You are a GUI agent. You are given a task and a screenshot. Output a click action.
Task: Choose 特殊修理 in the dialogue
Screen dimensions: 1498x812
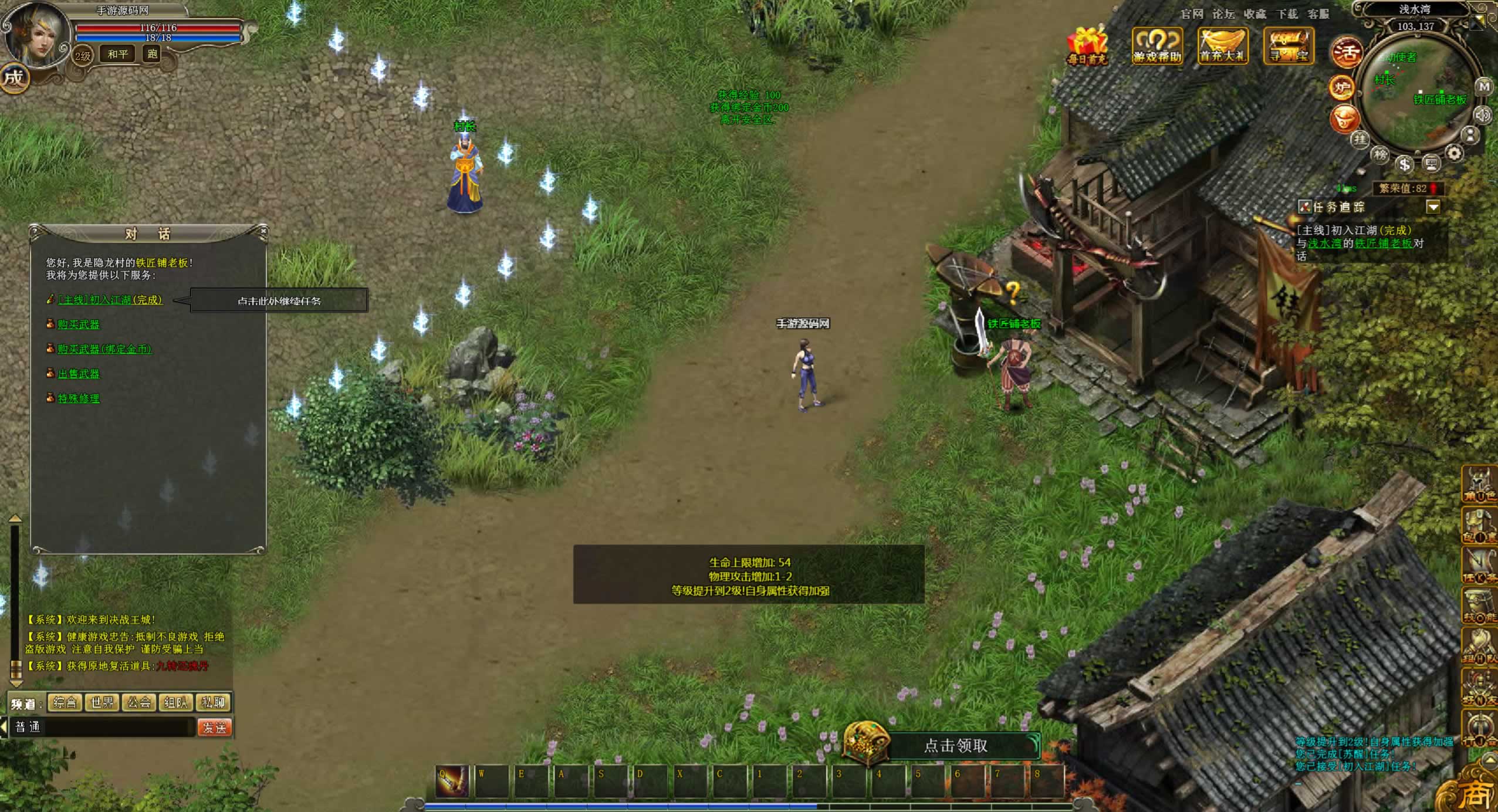point(79,398)
